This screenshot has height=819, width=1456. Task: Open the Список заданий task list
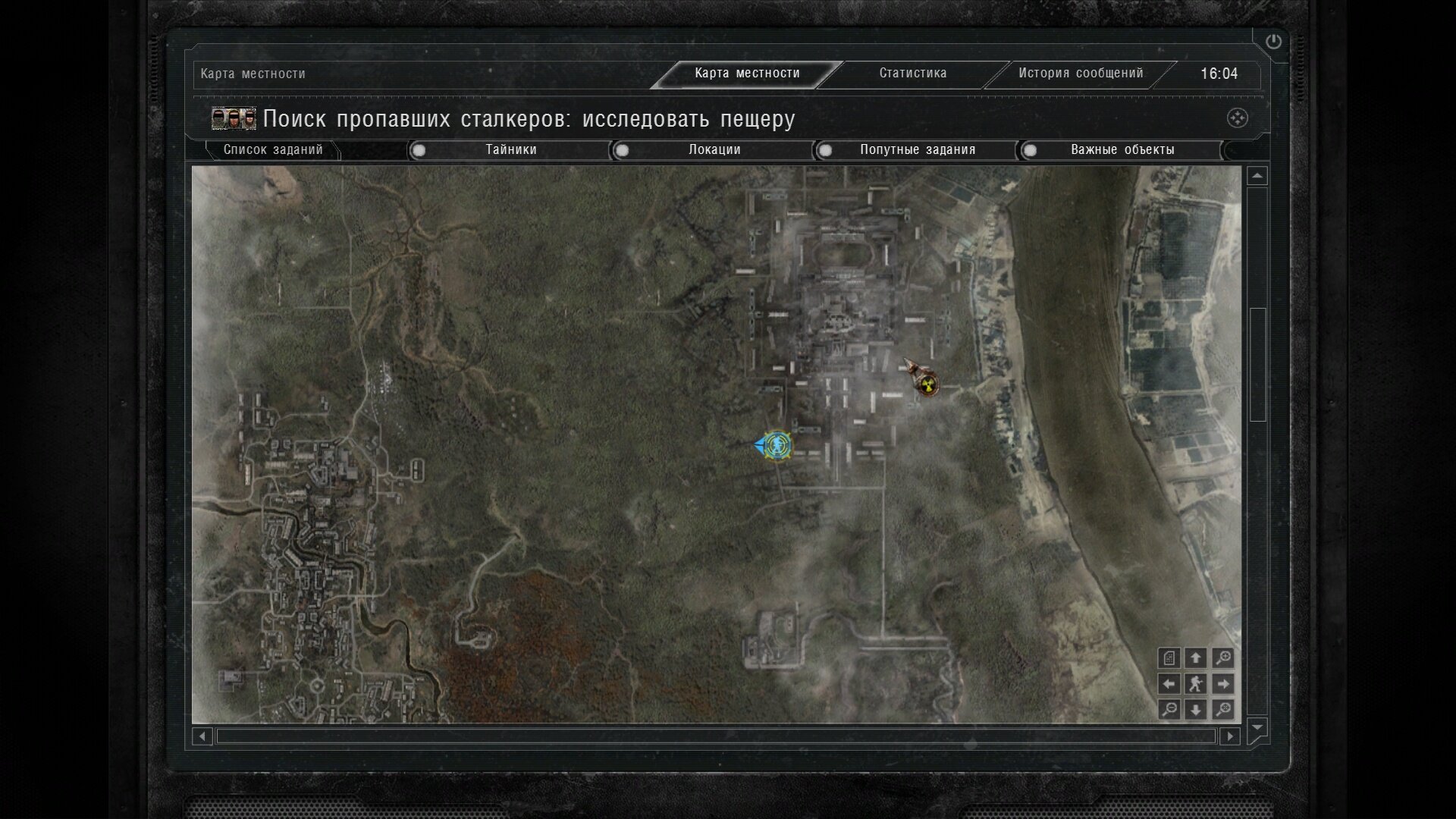point(273,150)
